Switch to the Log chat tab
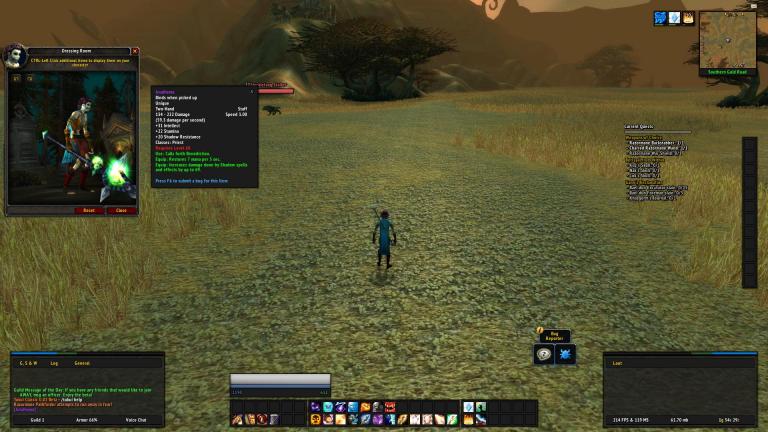This screenshot has height=432, width=768. pyautogui.click(x=55, y=363)
